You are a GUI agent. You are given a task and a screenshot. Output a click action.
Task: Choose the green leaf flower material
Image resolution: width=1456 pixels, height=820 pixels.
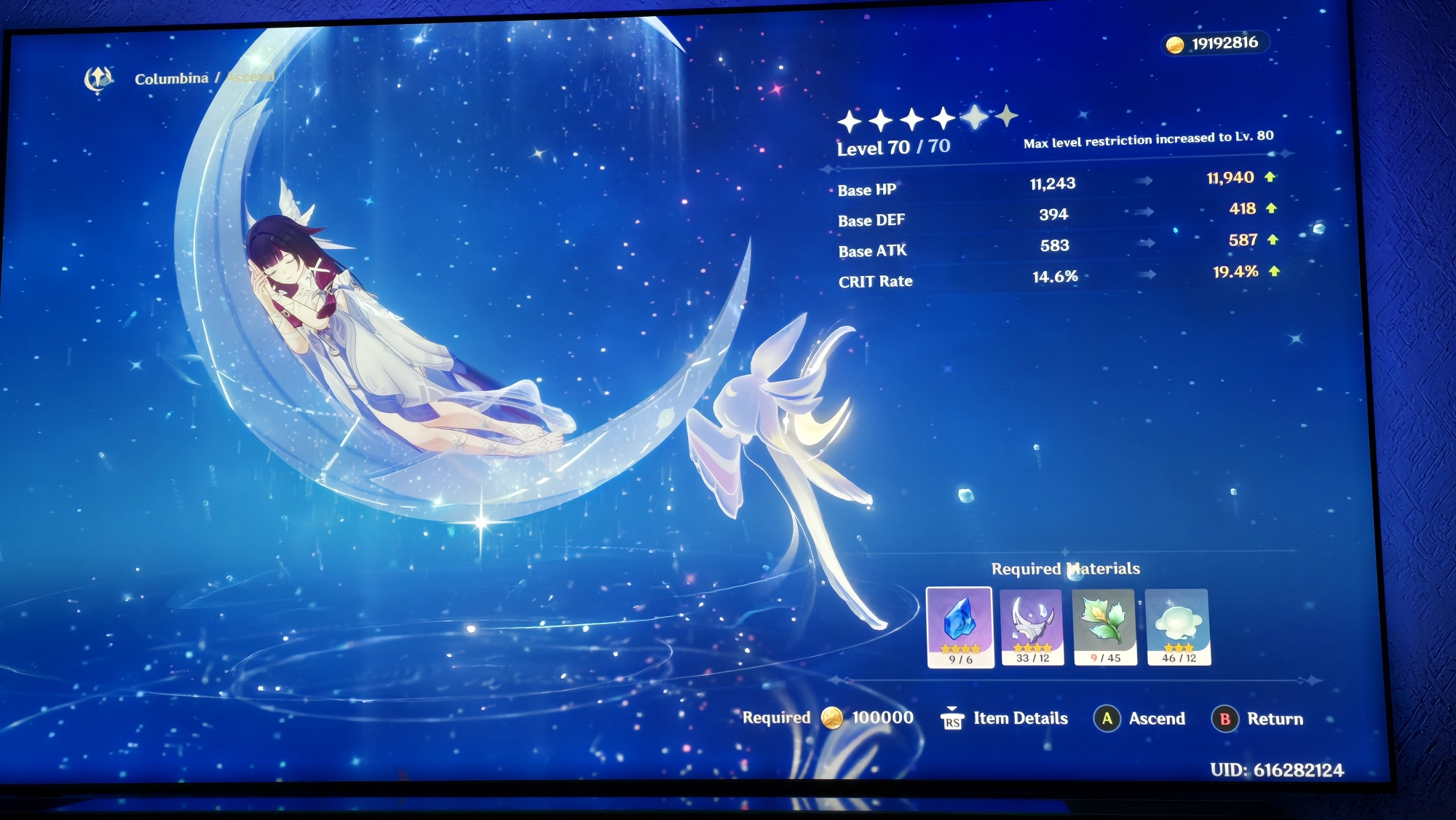point(1104,626)
